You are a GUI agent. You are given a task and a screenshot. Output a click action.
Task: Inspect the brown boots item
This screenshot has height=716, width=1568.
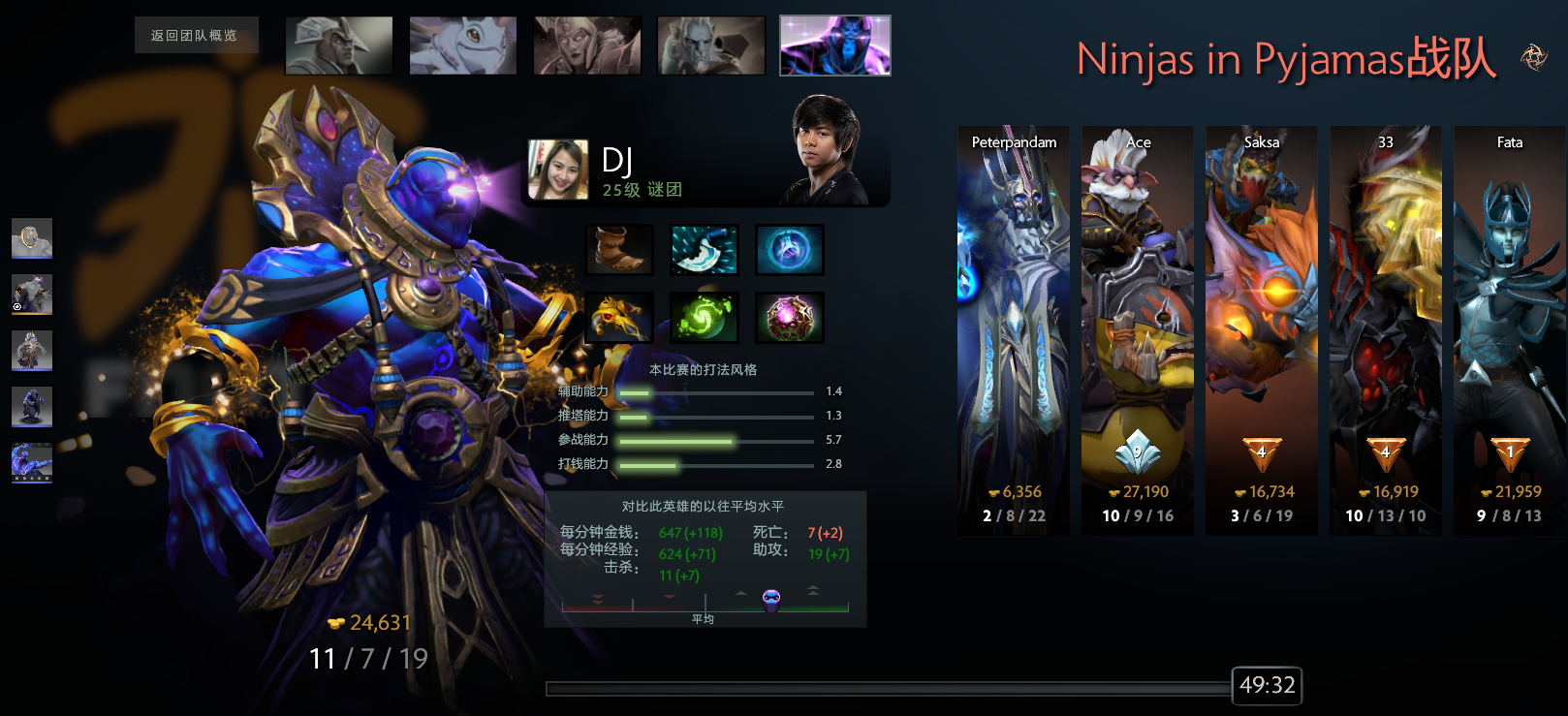[x=620, y=250]
